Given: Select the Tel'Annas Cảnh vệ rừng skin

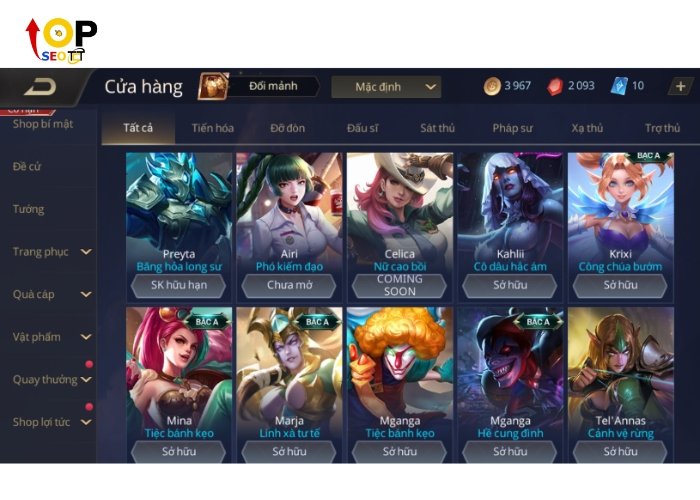Looking at the screenshot, I should coord(620,375).
